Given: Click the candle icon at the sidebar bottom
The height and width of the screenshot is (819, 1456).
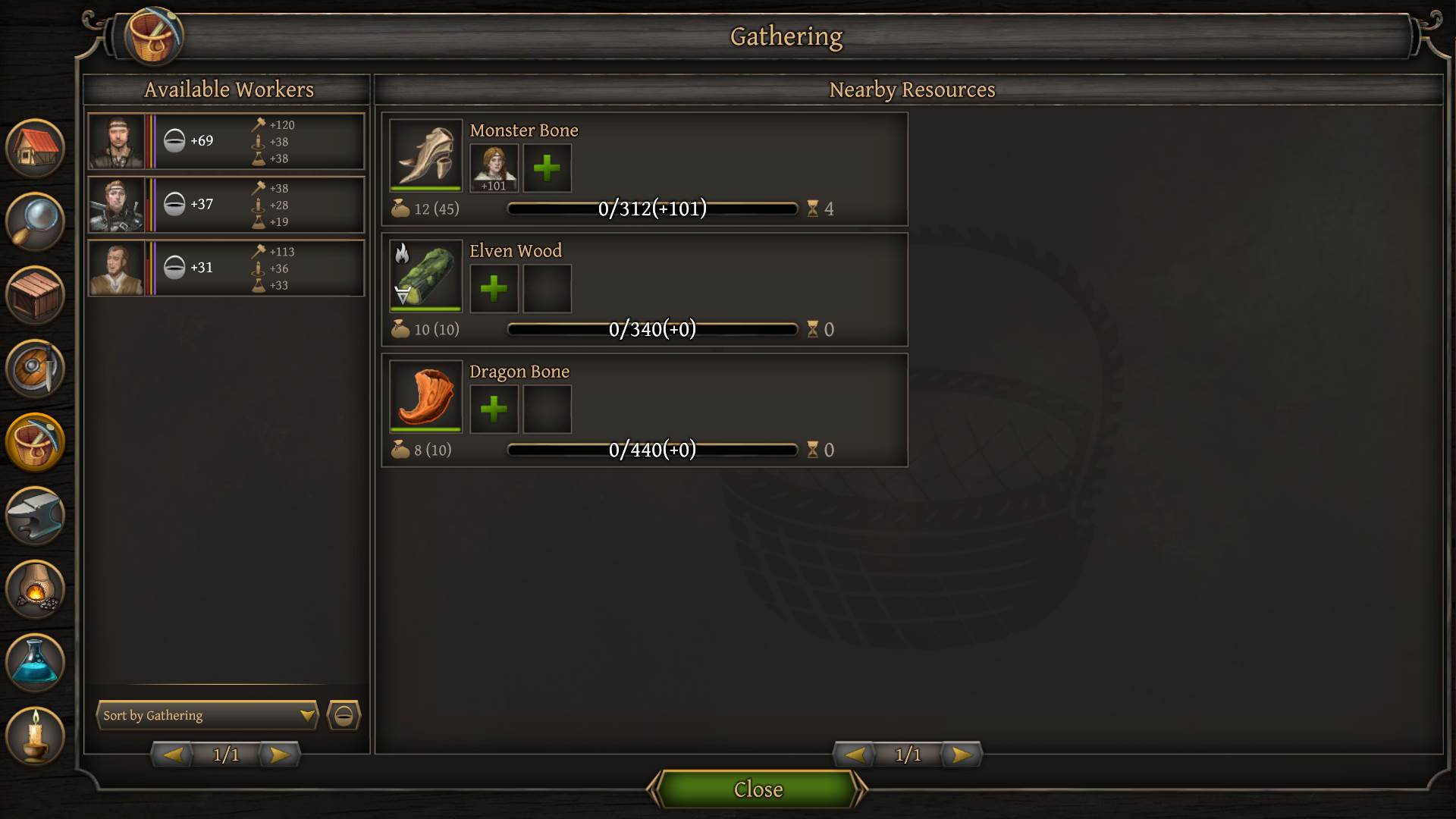Looking at the screenshot, I should pos(35,736).
